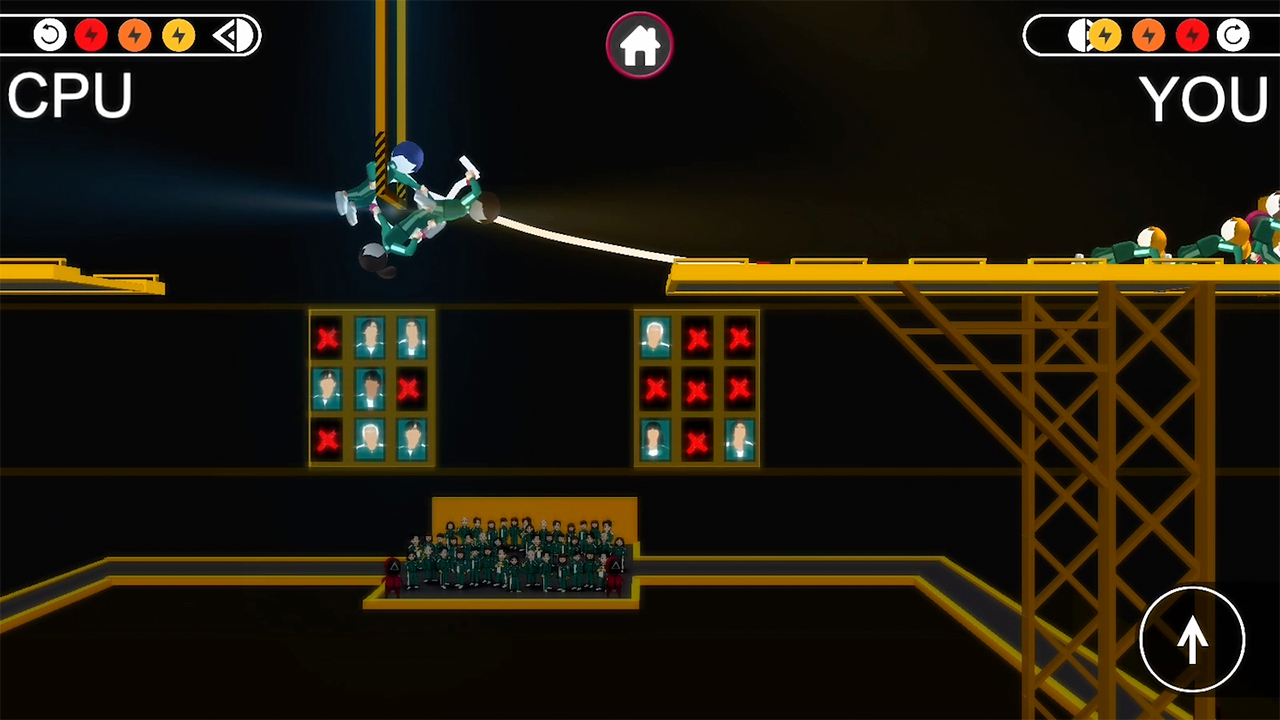
Task: Activate the orange lightning boost on CPU side
Action: (135, 35)
